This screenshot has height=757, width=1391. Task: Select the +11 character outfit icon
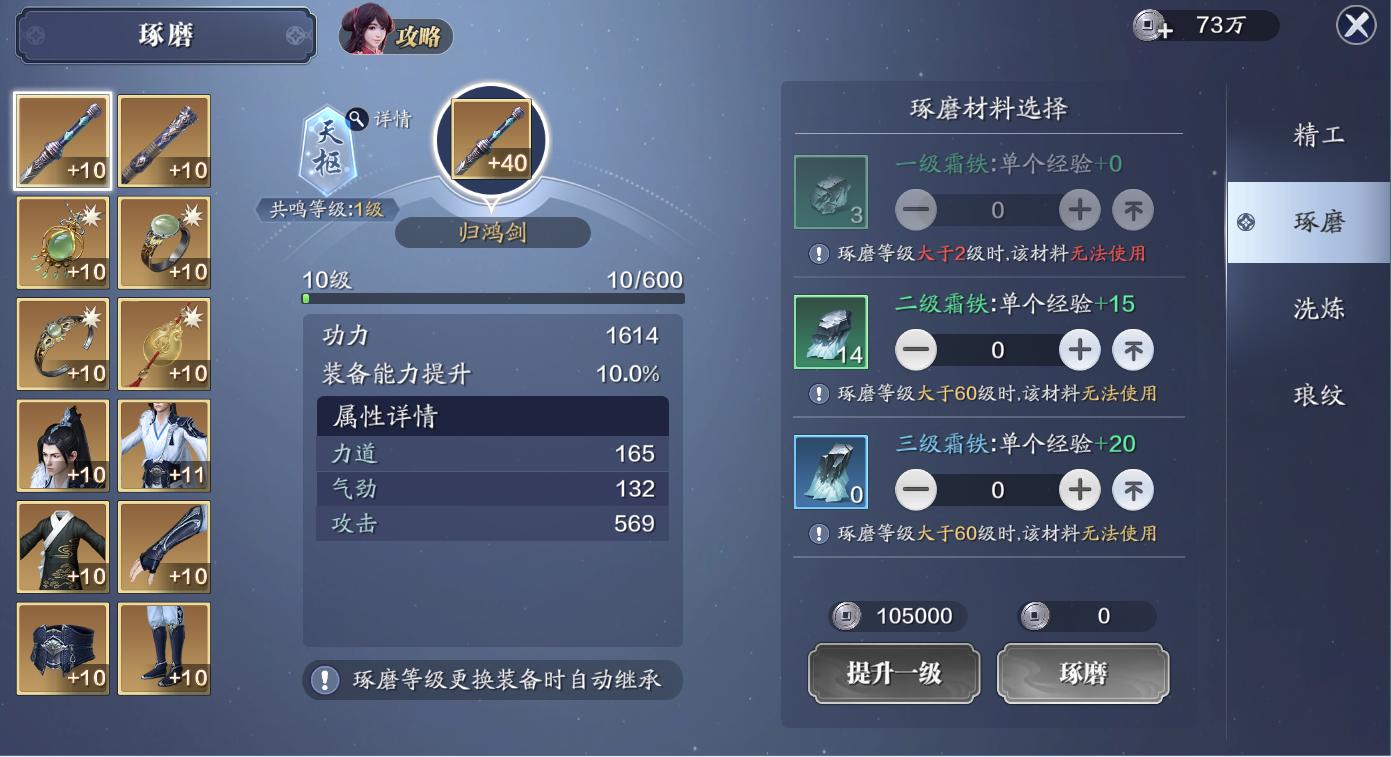click(x=163, y=445)
